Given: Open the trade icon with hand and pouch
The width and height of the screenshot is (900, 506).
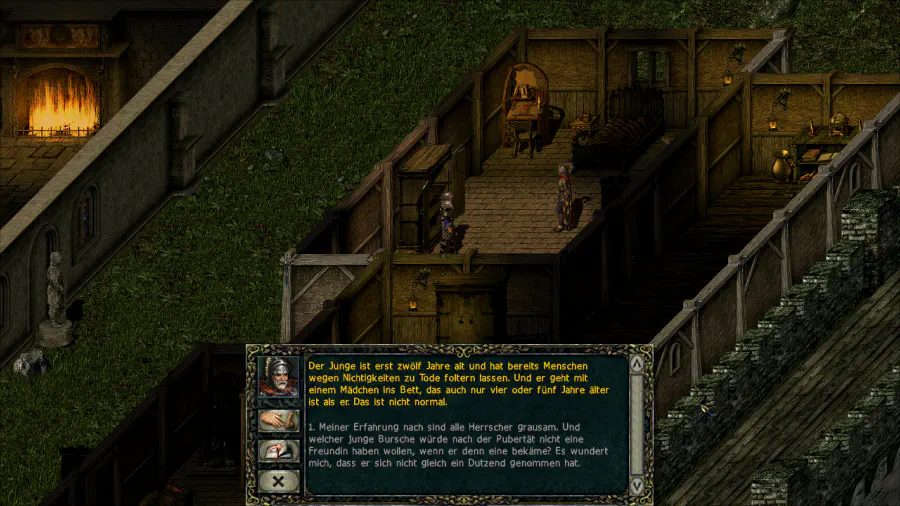Looking at the screenshot, I should click(278, 421).
